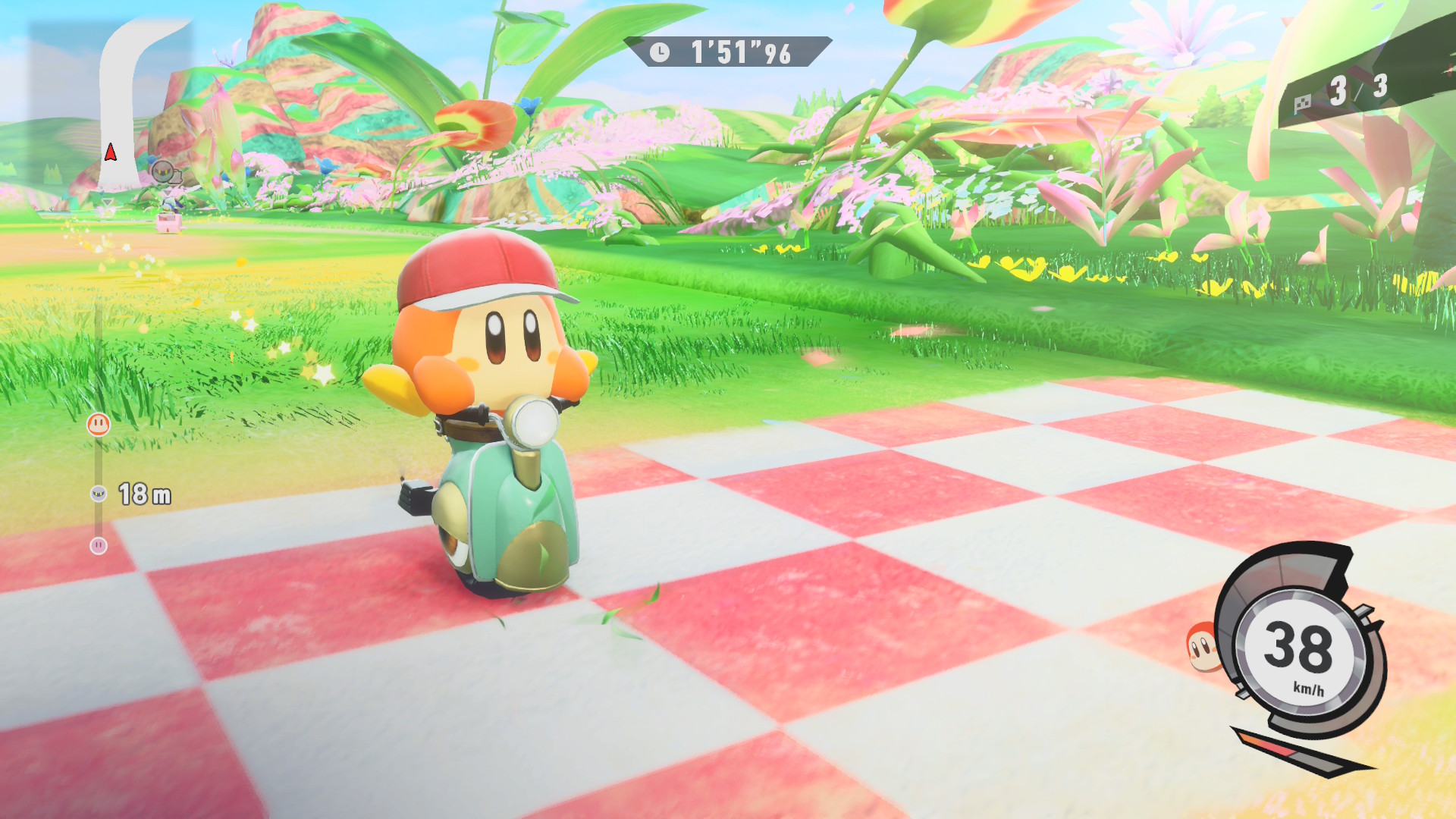Select the Waddle Dee portrait beside the speedometer
Image resolution: width=1456 pixels, height=819 pixels.
coord(1202,647)
